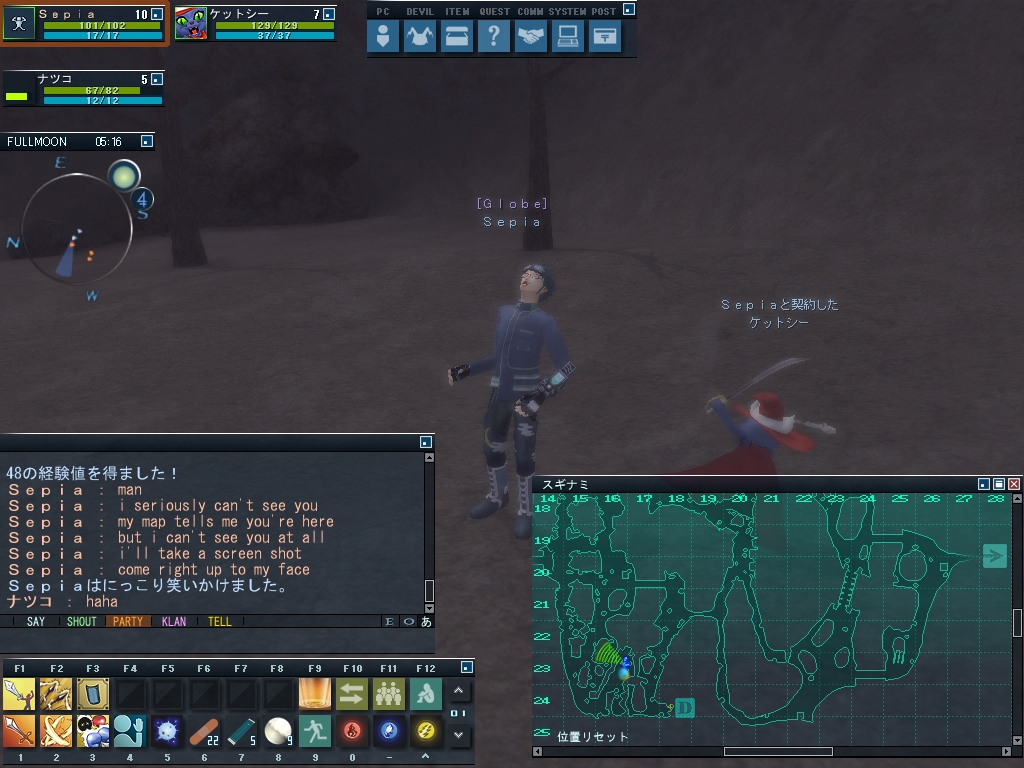1024x768 pixels.
Task: Open the COMM handshake menu
Action: [x=531, y=37]
